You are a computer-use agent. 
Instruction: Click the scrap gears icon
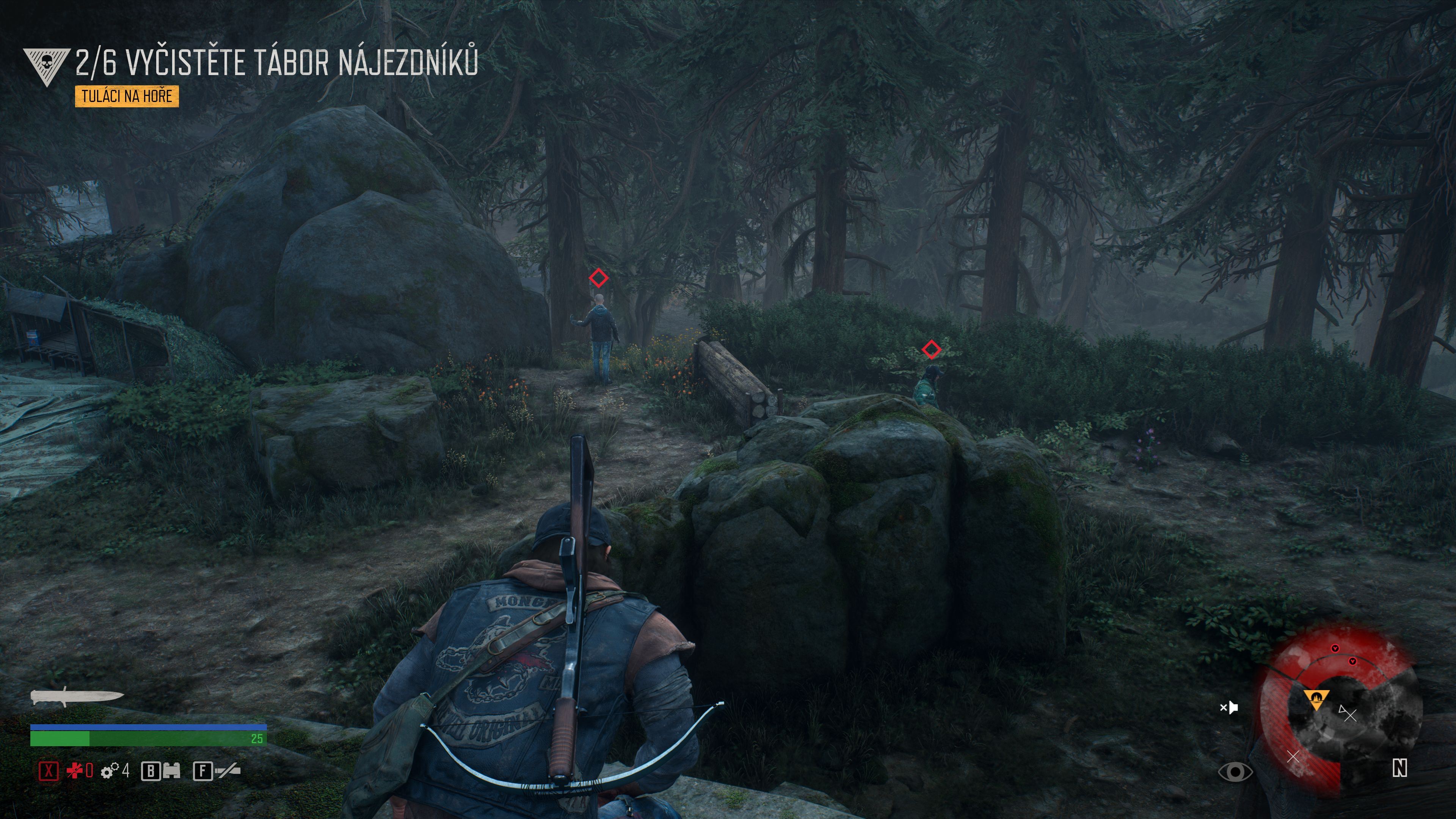(110, 770)
